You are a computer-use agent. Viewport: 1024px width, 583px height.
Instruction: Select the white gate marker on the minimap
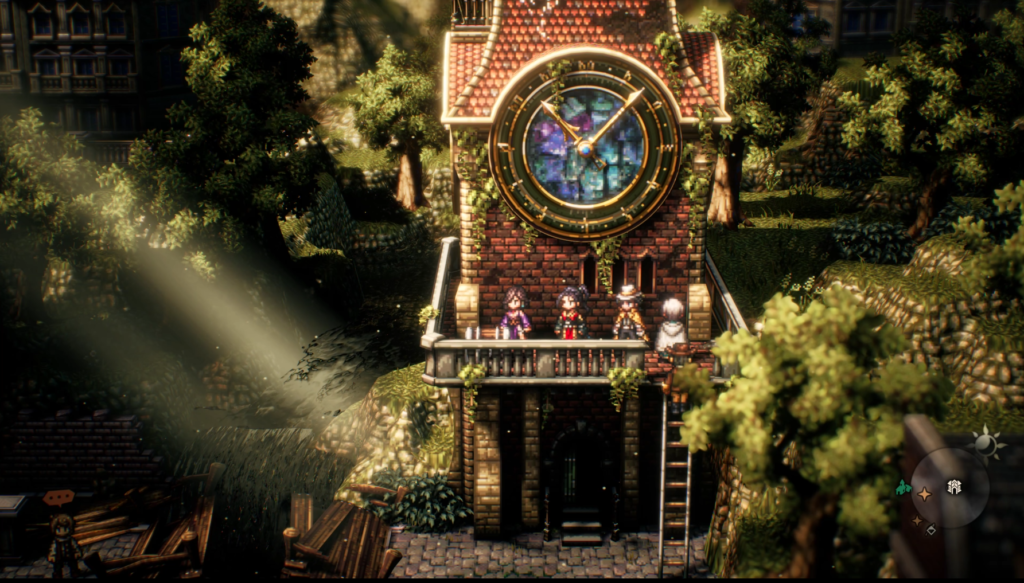pyautogui.click(x=955, y=485)
